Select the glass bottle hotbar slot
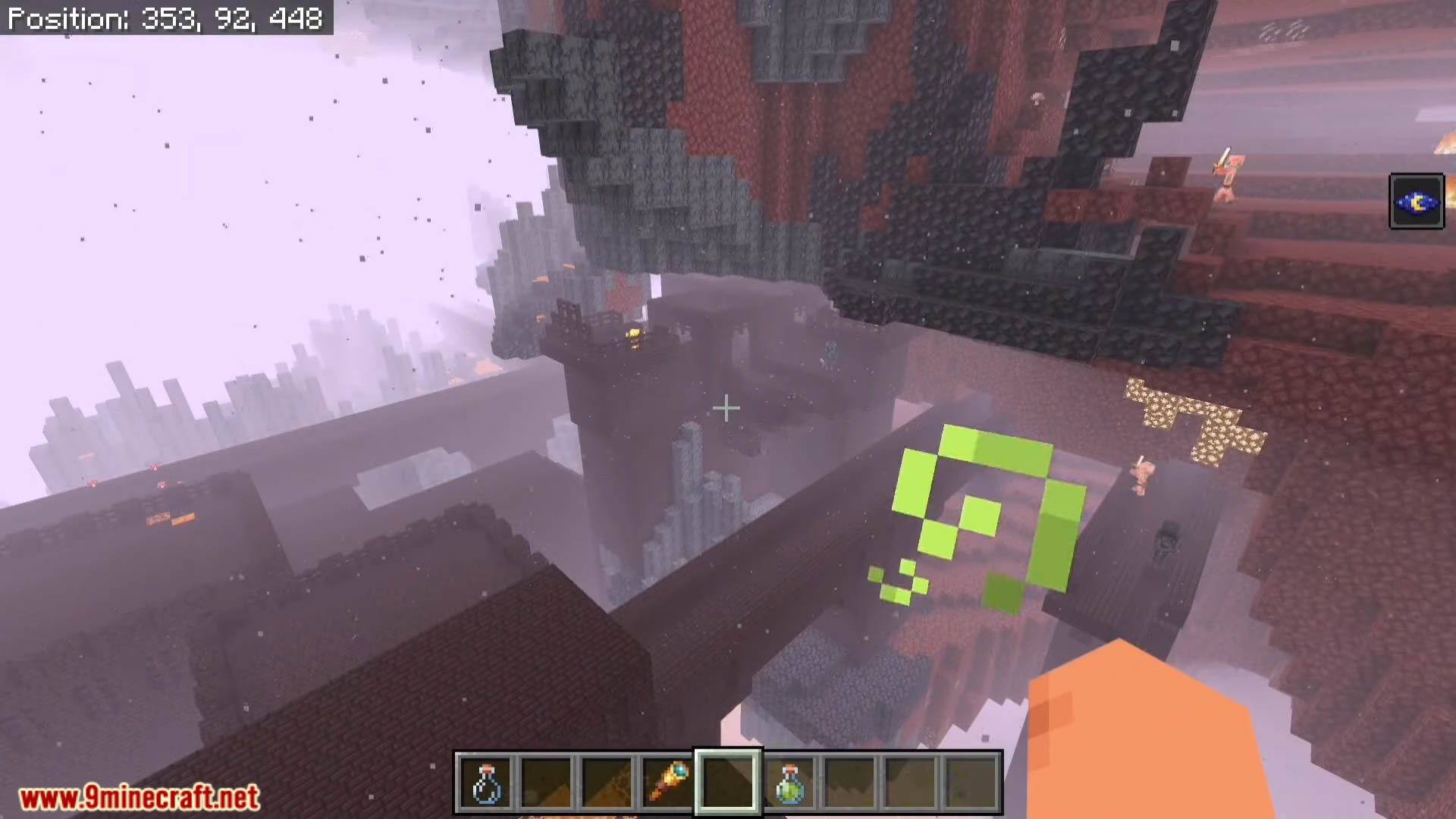The image size is (1456, 819). (485, 783)
